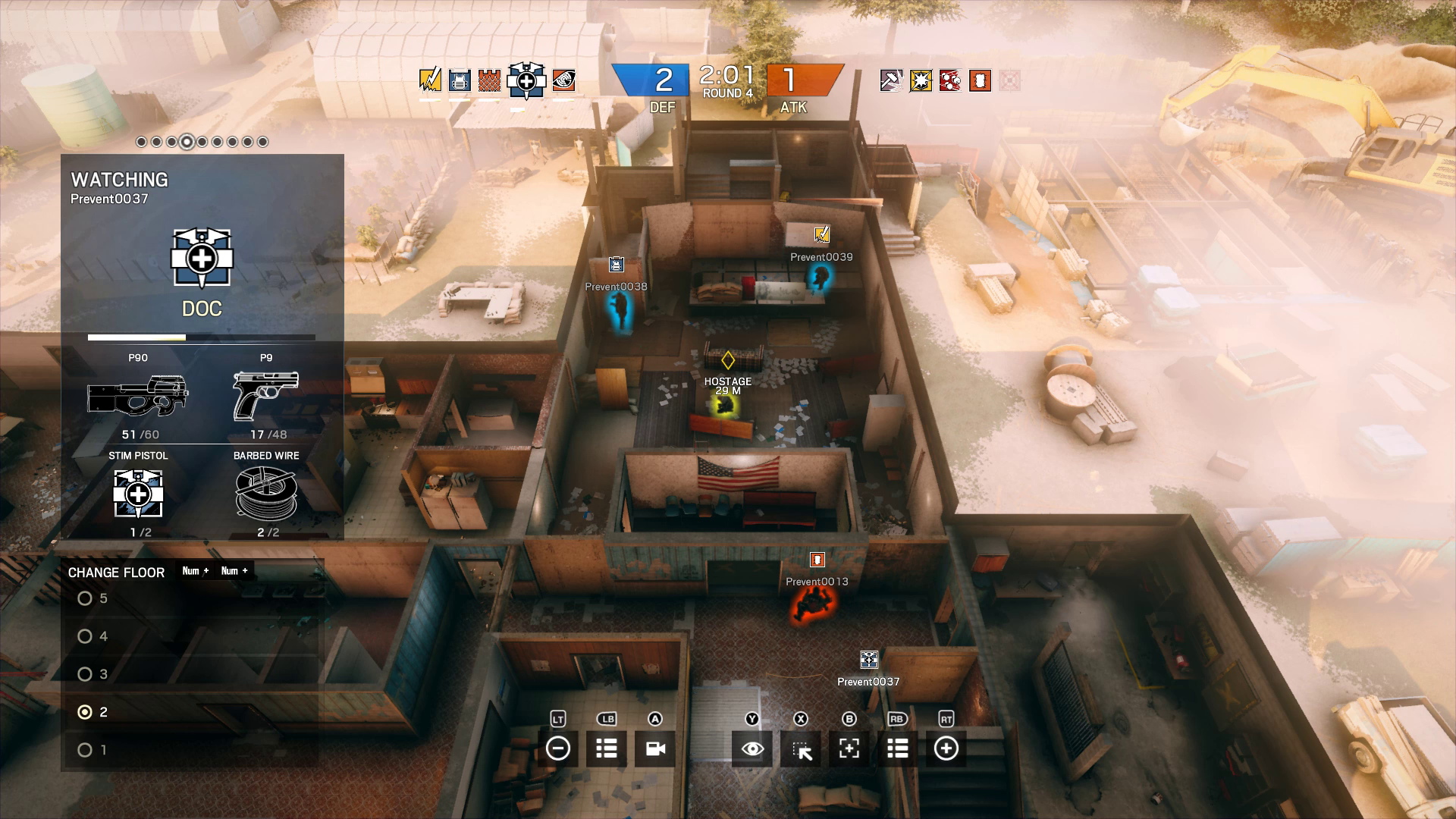
Task: Open the scoreboard list icon next to LB
Action: coord(606,748)
